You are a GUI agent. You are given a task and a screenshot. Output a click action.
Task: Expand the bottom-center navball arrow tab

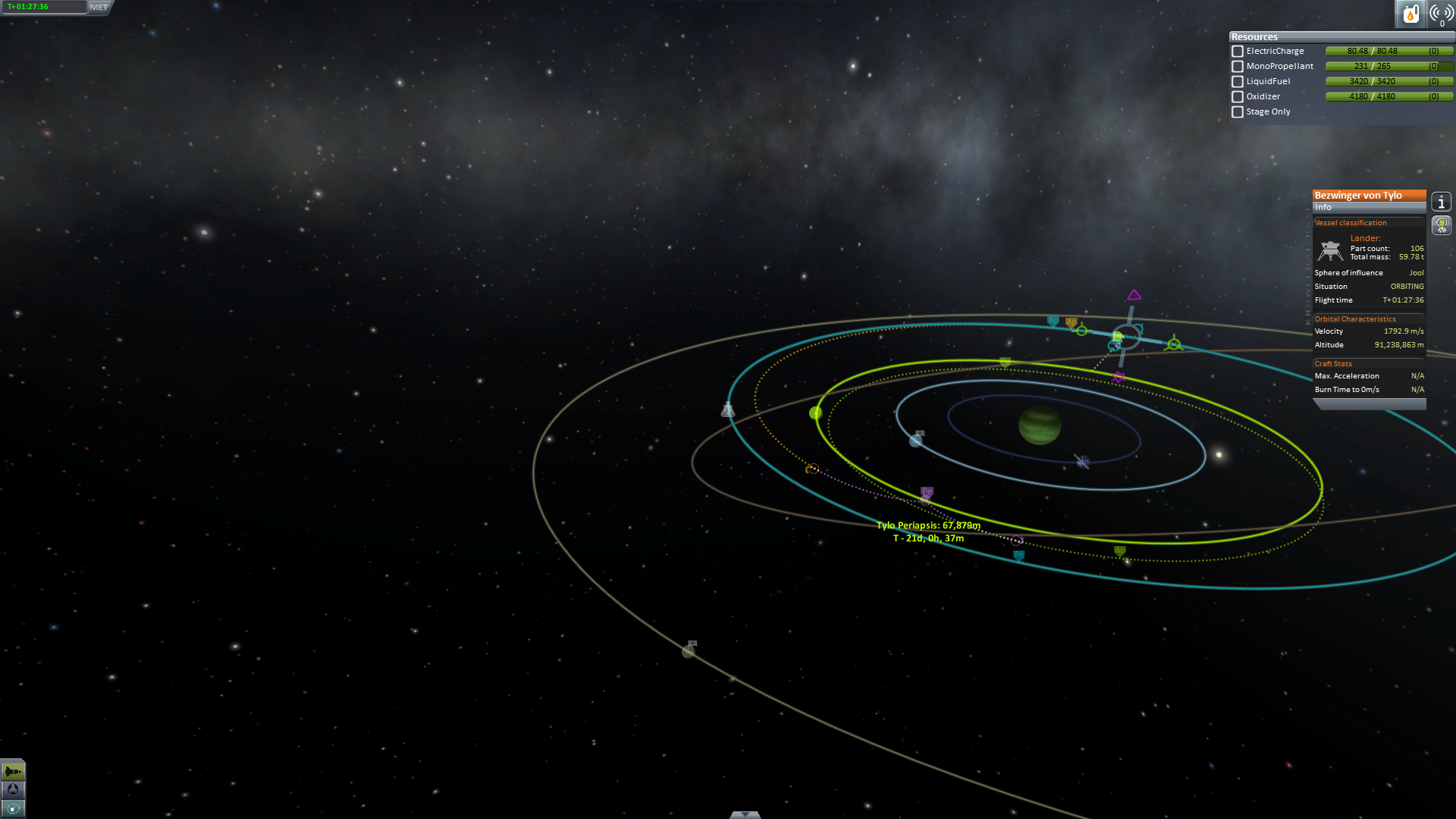coord(745,814)
